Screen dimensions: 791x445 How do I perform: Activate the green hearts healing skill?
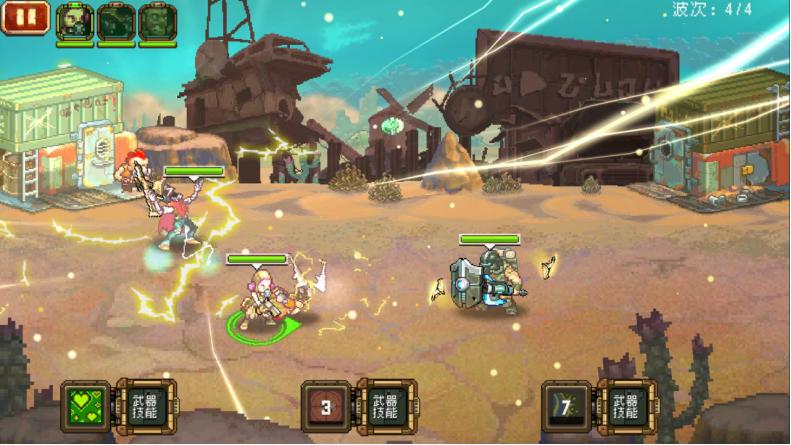click(85, 406)
